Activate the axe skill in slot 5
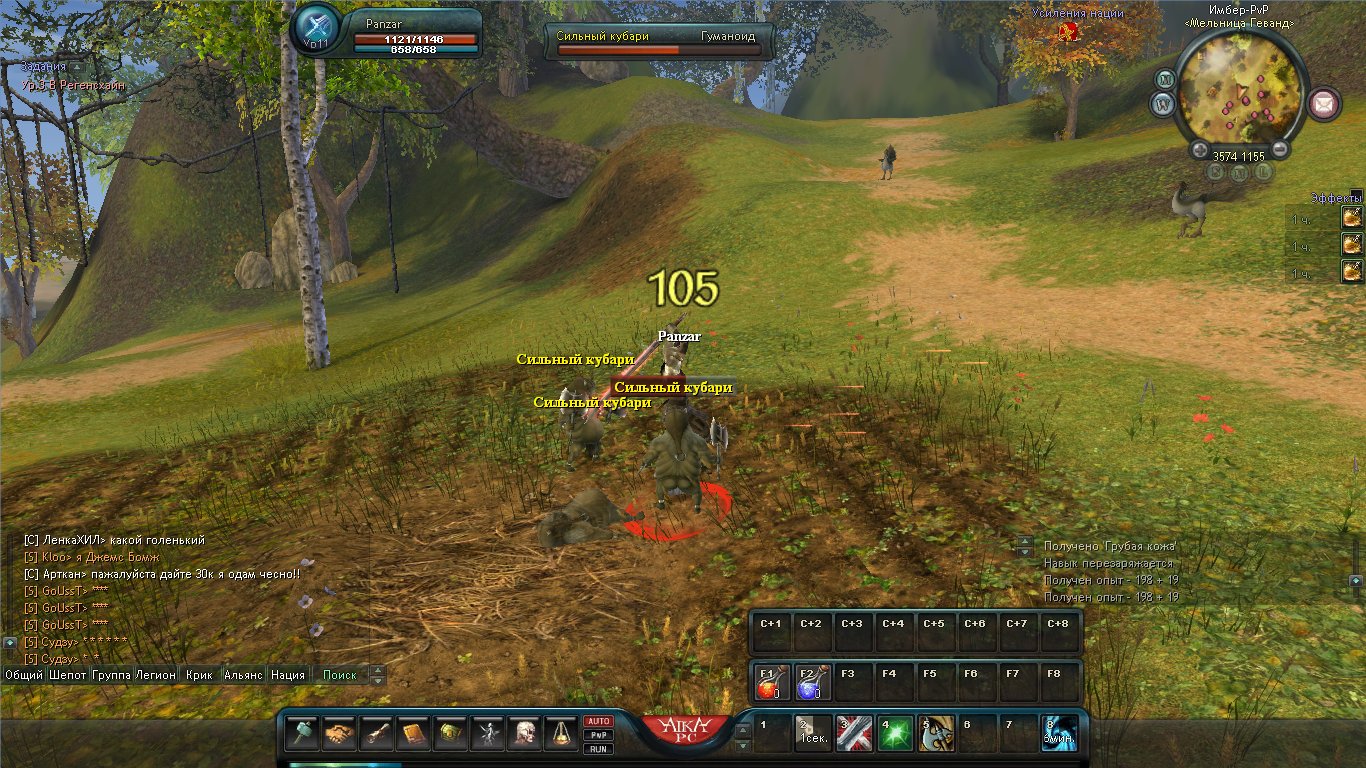 coord(936,734)
